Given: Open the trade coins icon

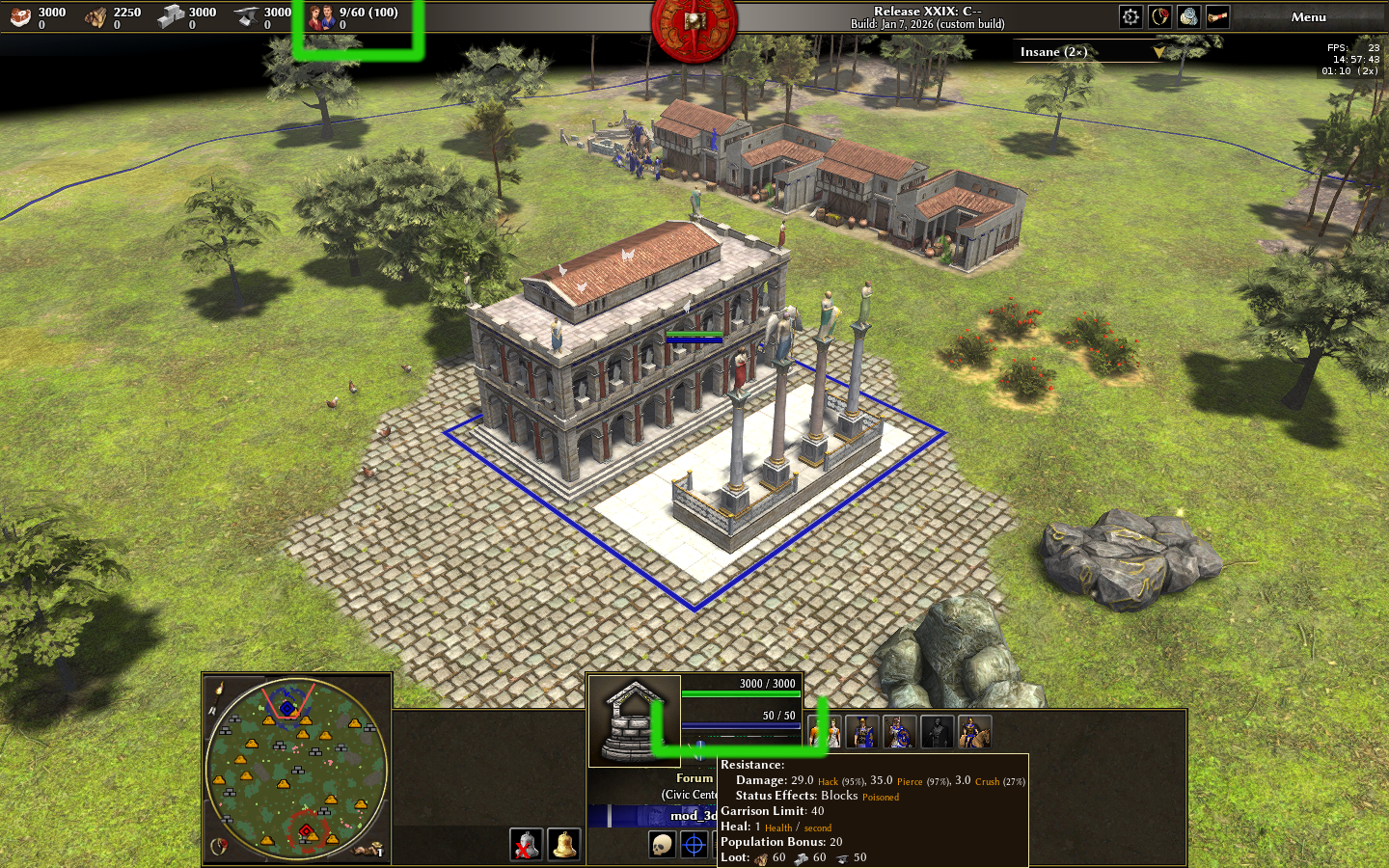Looking at the screenshot, I should coord(1188,16).
